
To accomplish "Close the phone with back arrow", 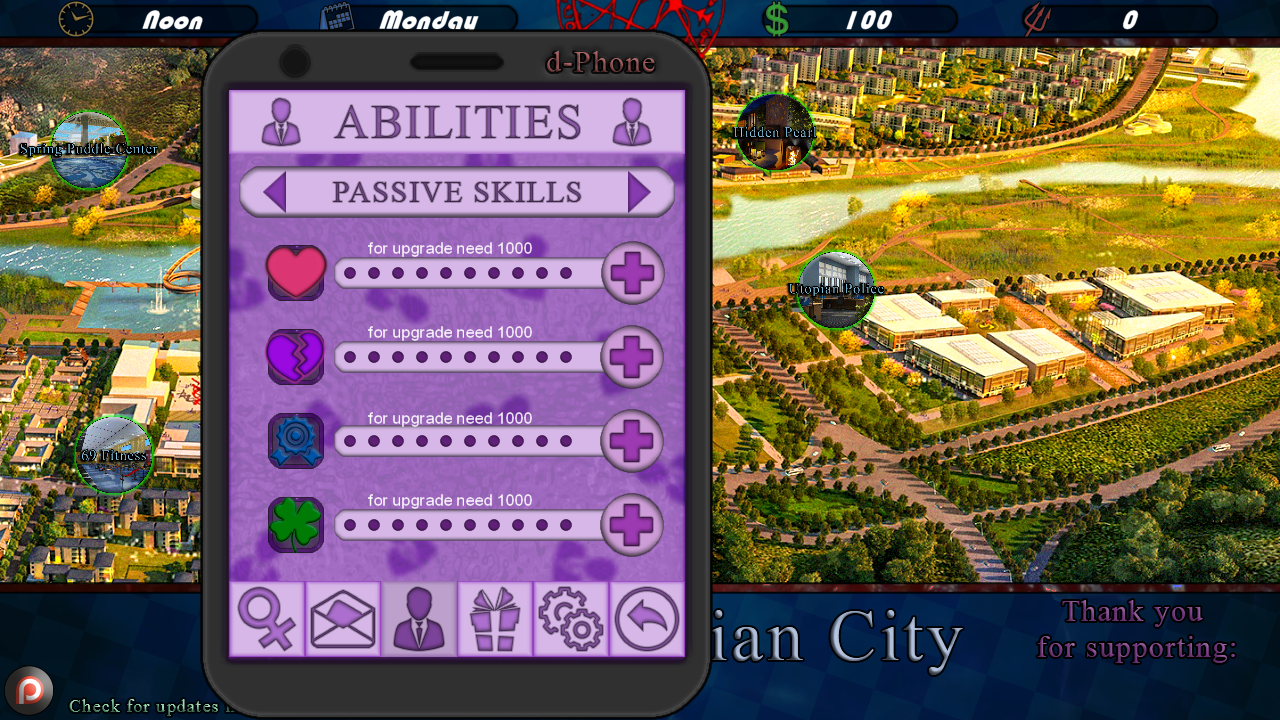I will 647,619.
